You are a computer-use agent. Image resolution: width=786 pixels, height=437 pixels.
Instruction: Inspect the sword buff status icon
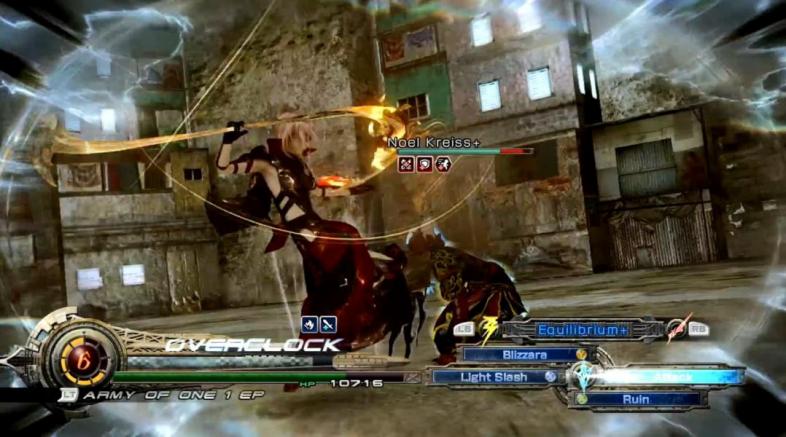click(x=328, y=324)
